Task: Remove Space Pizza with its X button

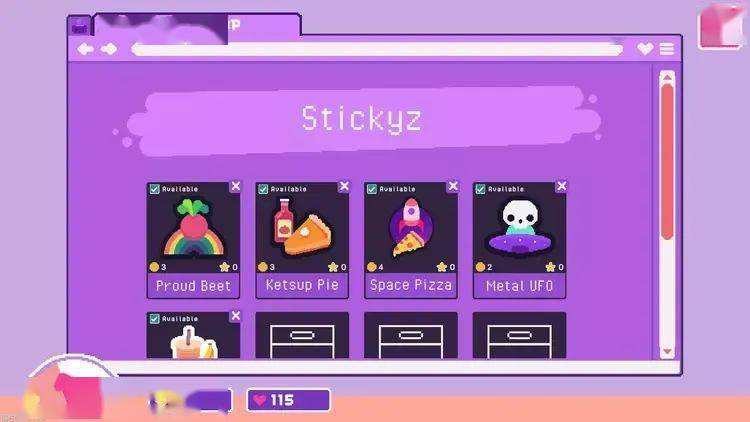Action: click(x=453, y=186)
